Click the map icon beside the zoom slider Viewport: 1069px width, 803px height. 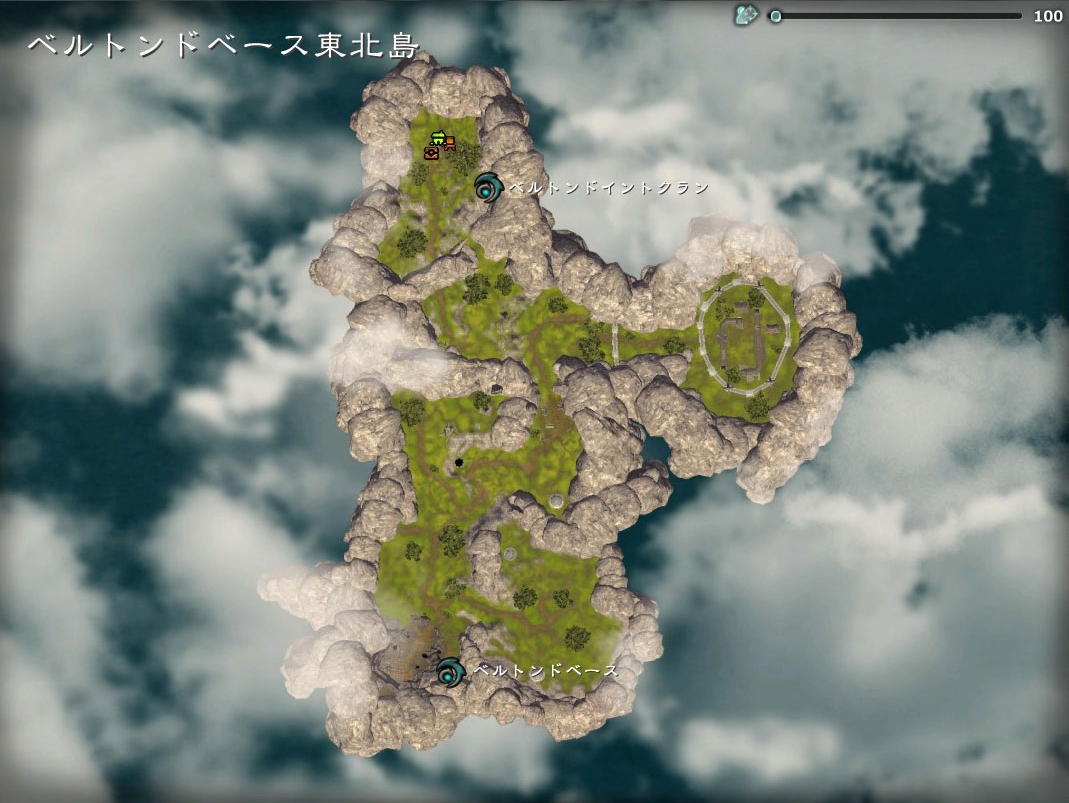[745, 15]
